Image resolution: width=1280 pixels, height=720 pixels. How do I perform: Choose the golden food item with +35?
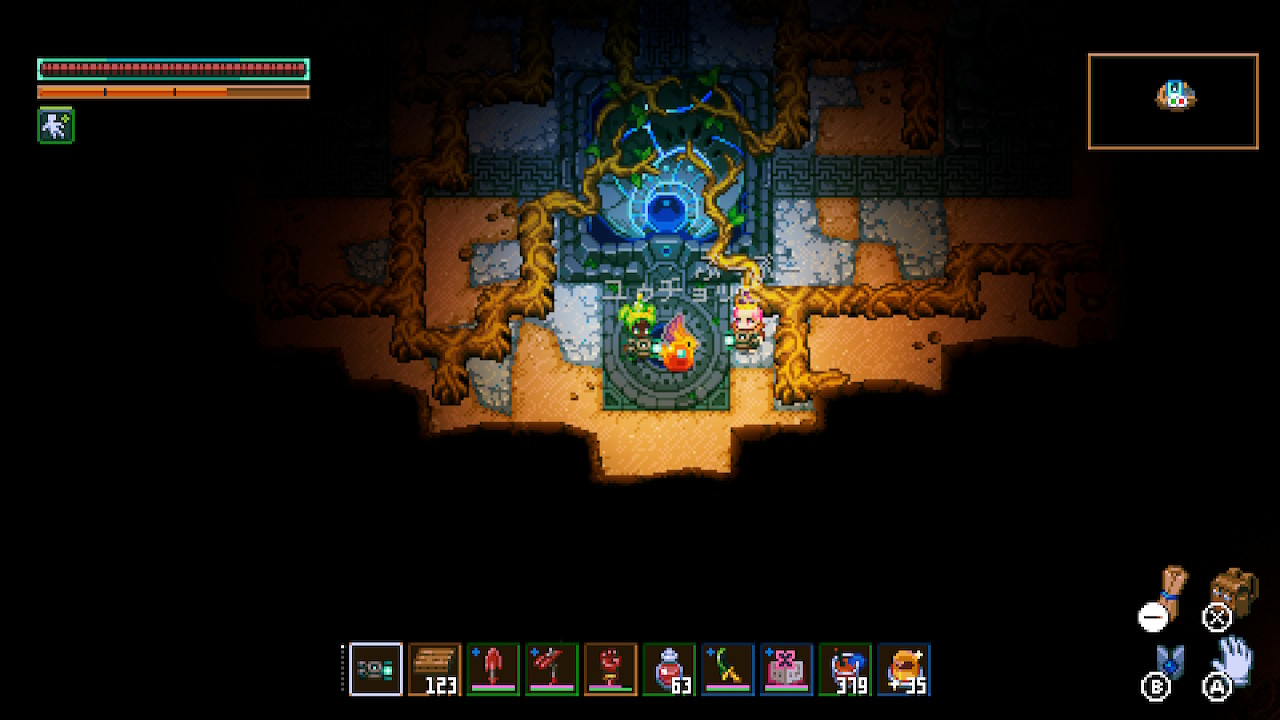pyautogui.click(x=903, y=669)
